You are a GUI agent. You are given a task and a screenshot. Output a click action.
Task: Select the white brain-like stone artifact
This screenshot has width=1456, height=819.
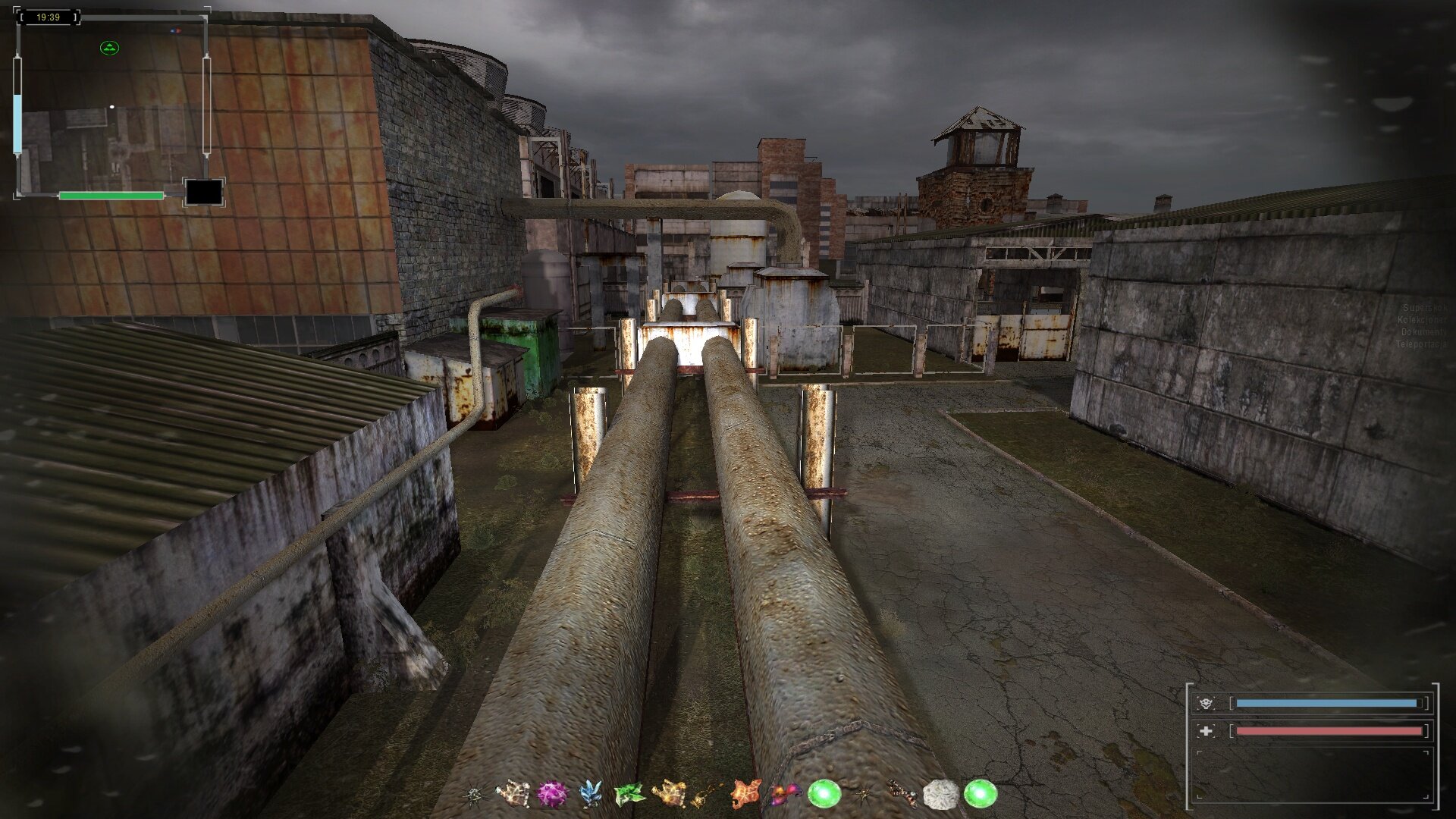coord(940,795)
